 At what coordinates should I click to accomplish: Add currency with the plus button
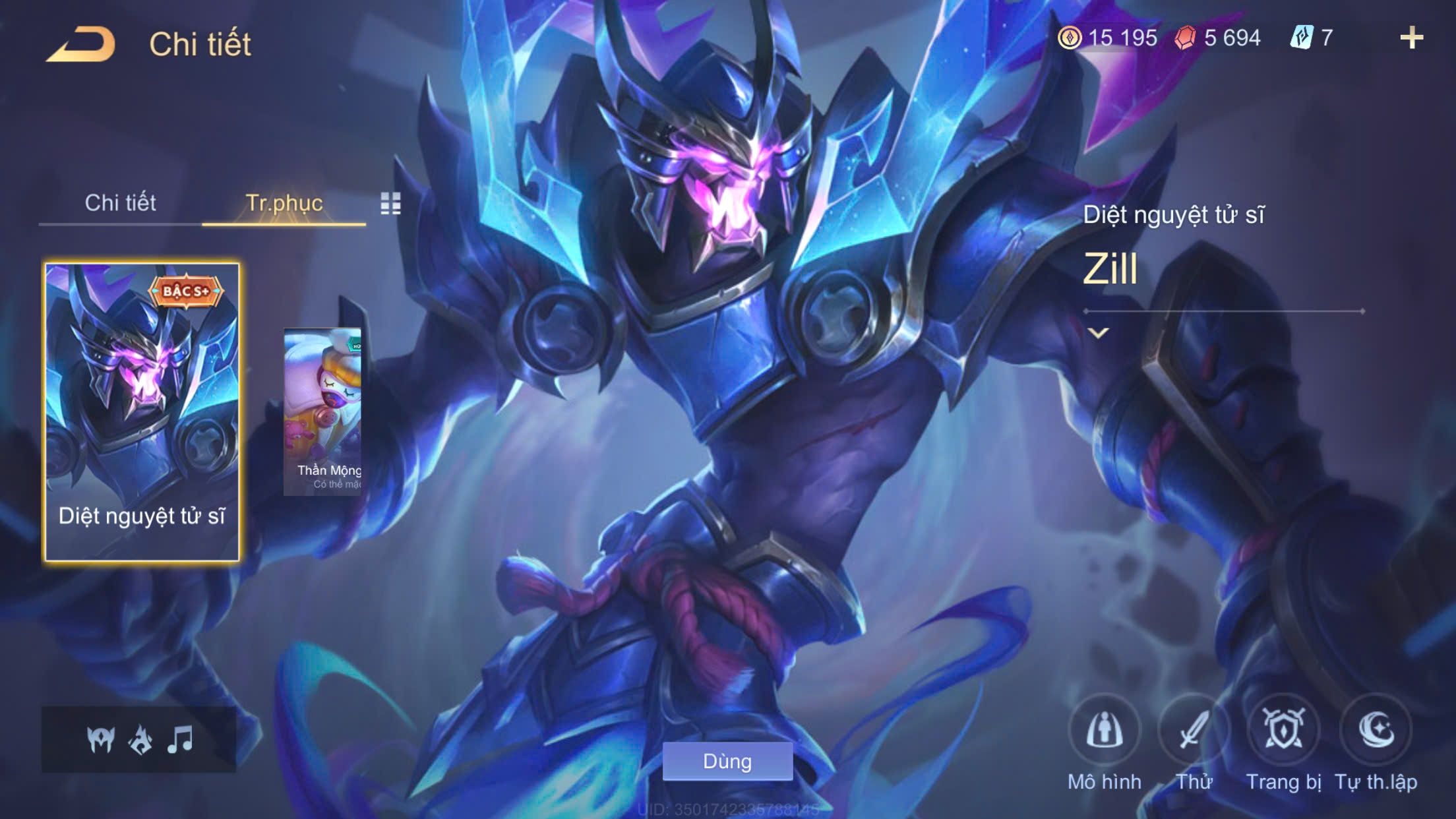click(1411, 38)
